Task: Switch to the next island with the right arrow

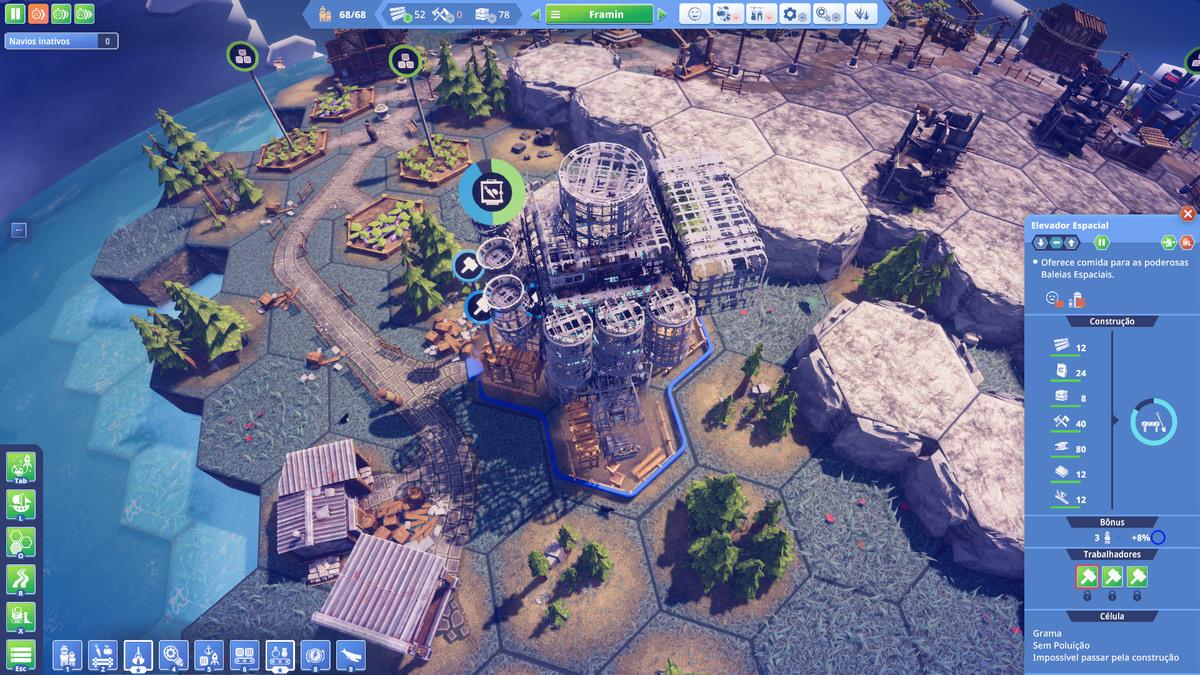Action: click(x=662, y=15)
